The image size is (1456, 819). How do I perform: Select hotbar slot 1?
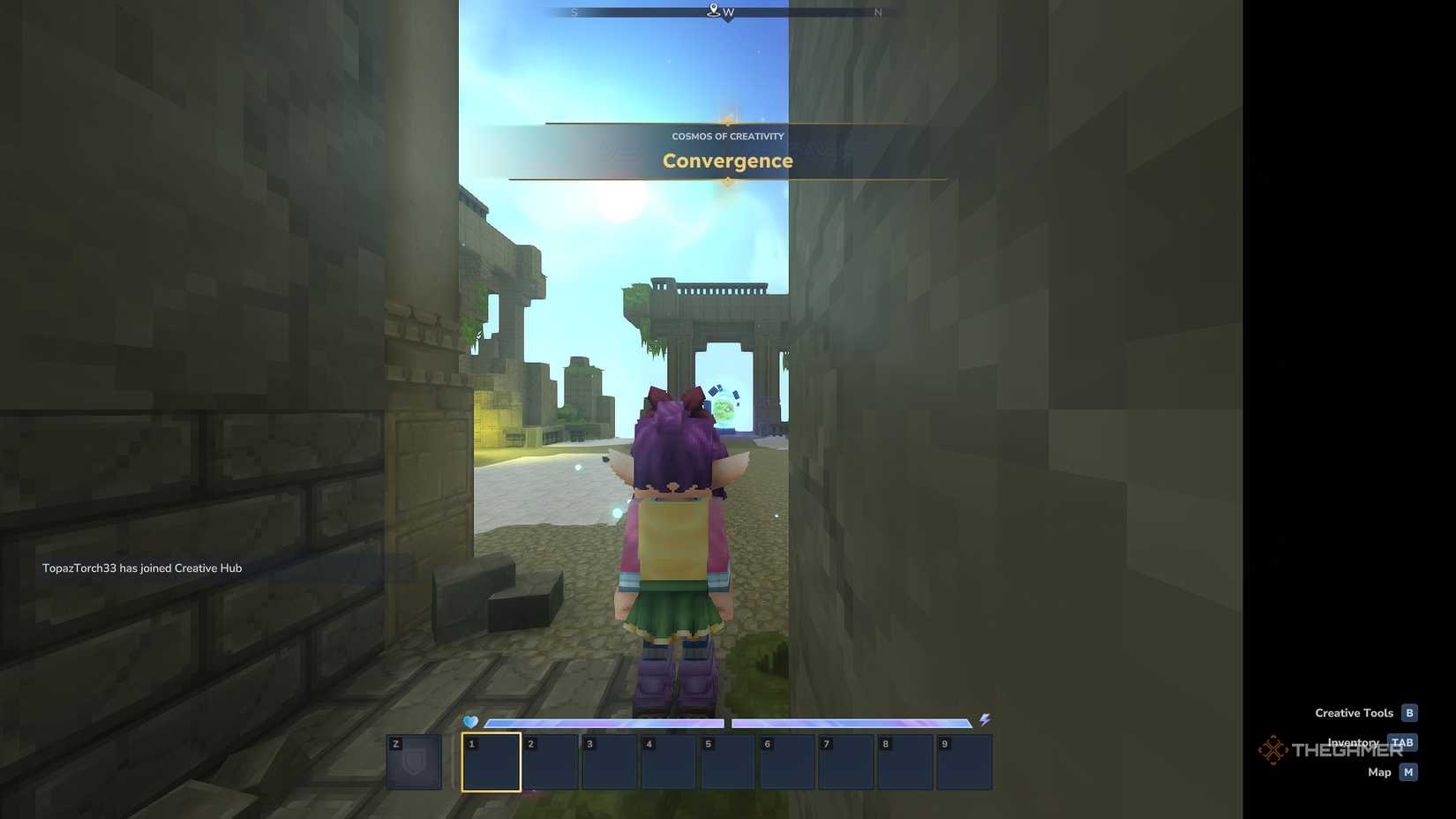pos(491,762)
